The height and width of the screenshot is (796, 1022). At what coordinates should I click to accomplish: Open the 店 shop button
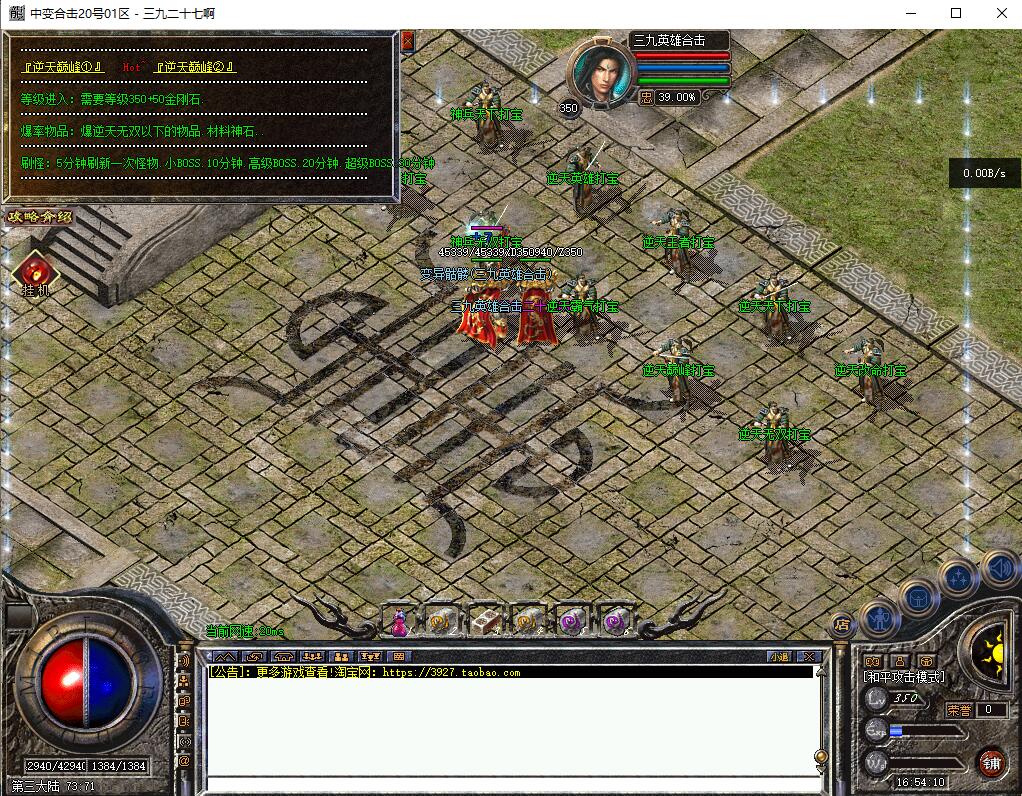[x=841, y=622]
